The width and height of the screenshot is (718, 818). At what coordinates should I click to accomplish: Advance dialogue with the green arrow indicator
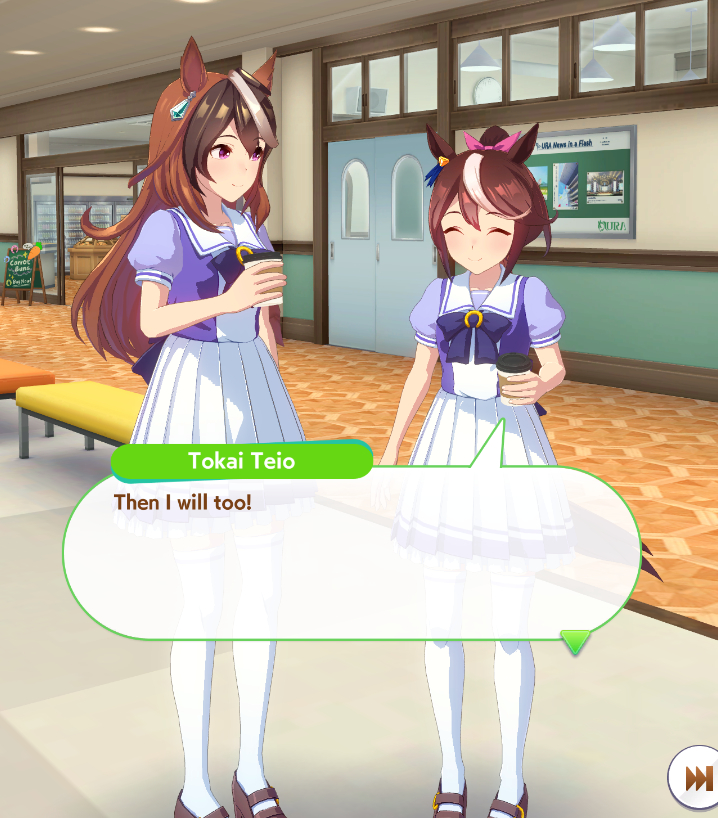(x=575, y=641)
